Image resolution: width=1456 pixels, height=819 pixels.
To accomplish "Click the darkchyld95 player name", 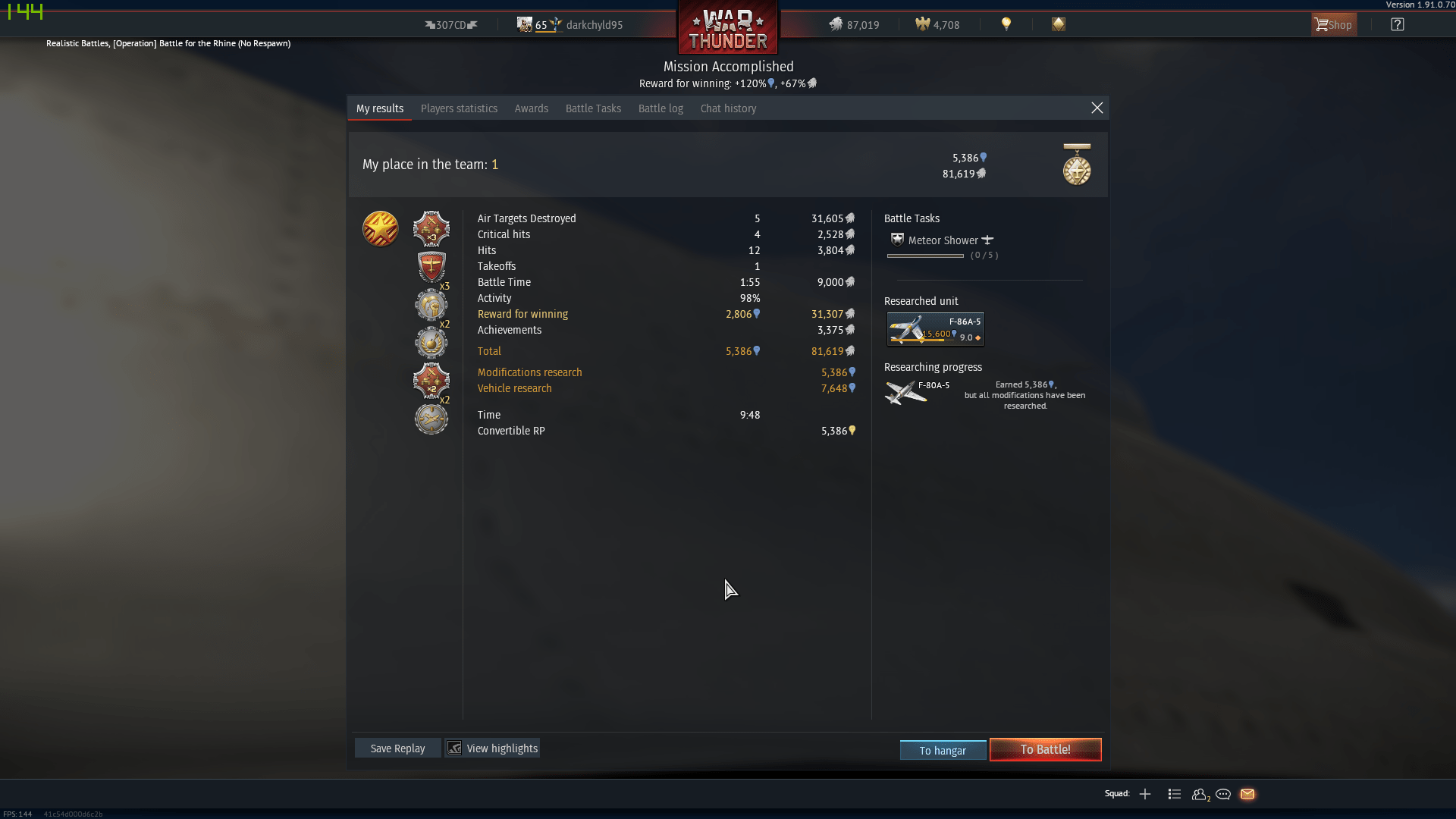I will point(595,24).
